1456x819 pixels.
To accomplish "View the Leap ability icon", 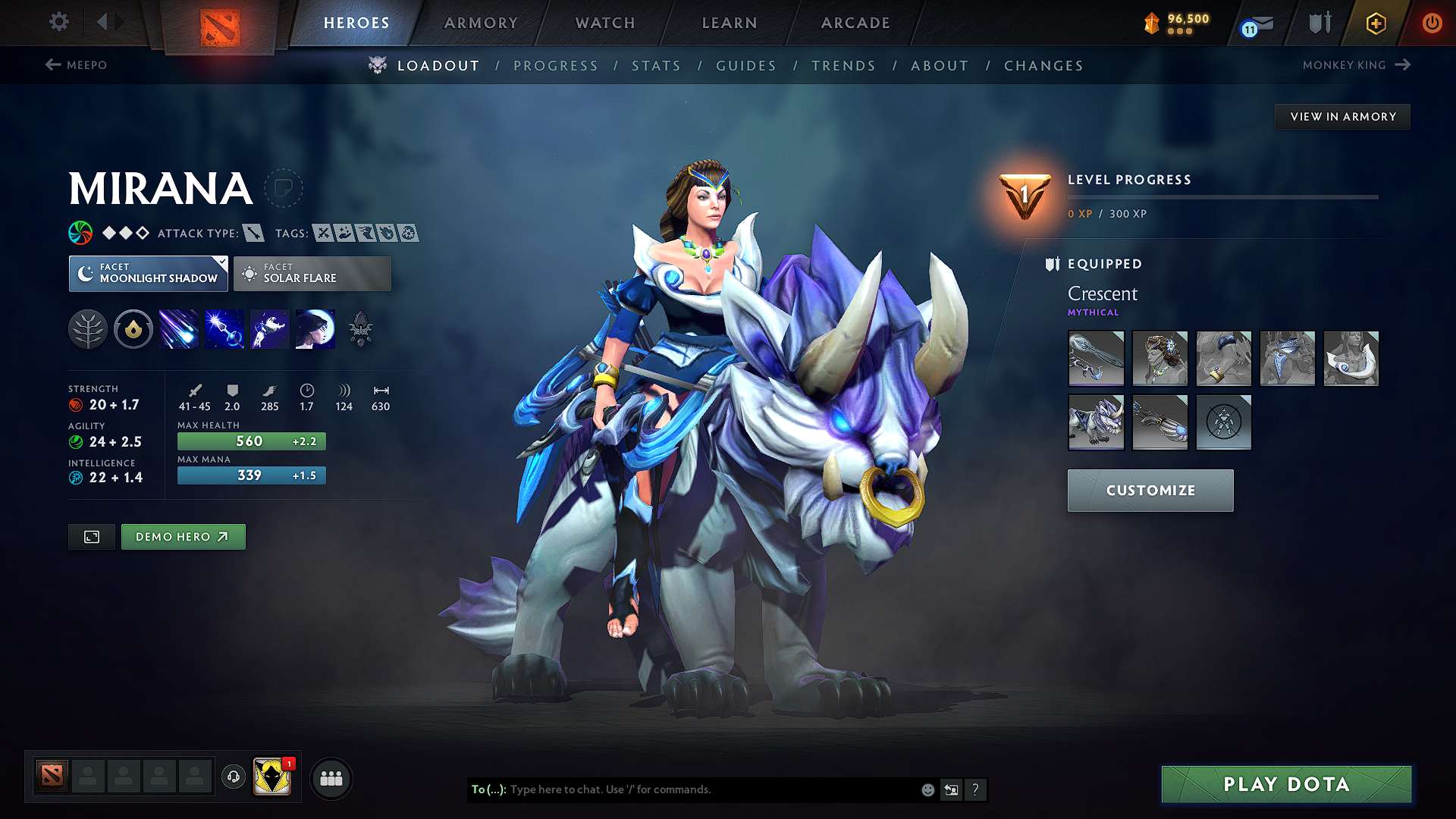I will 269,328.
